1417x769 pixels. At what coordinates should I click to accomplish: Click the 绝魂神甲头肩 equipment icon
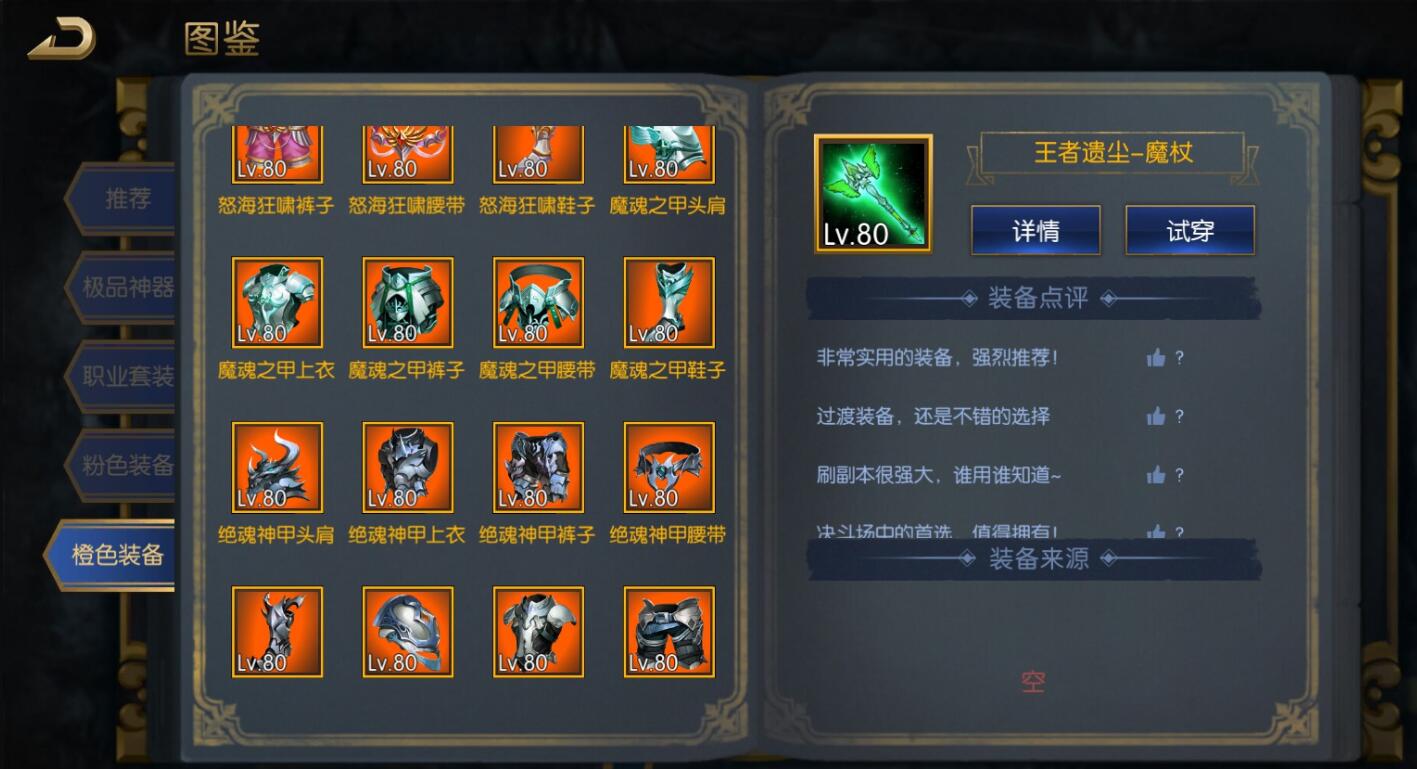277,467
